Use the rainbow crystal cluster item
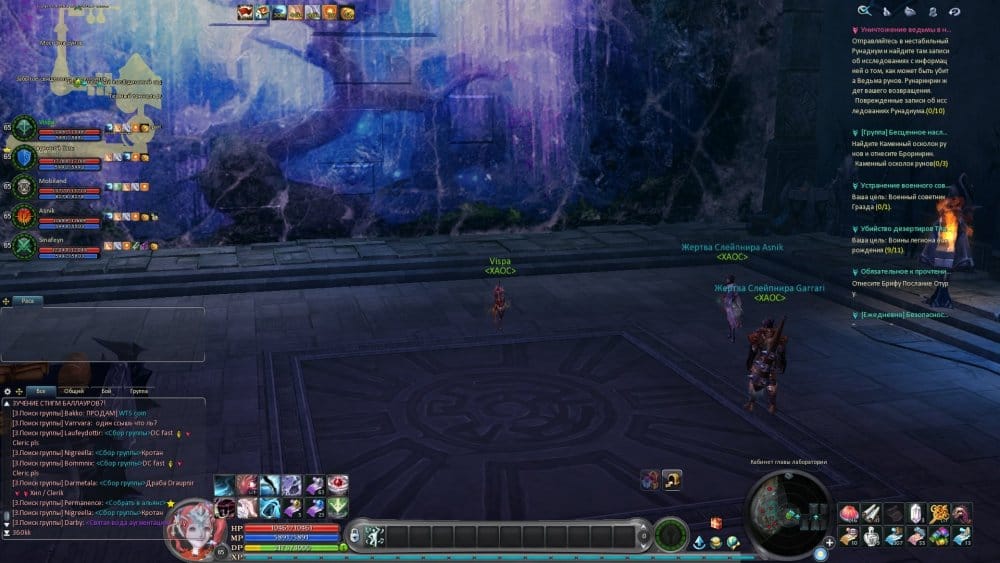 [x=940, y=537]
